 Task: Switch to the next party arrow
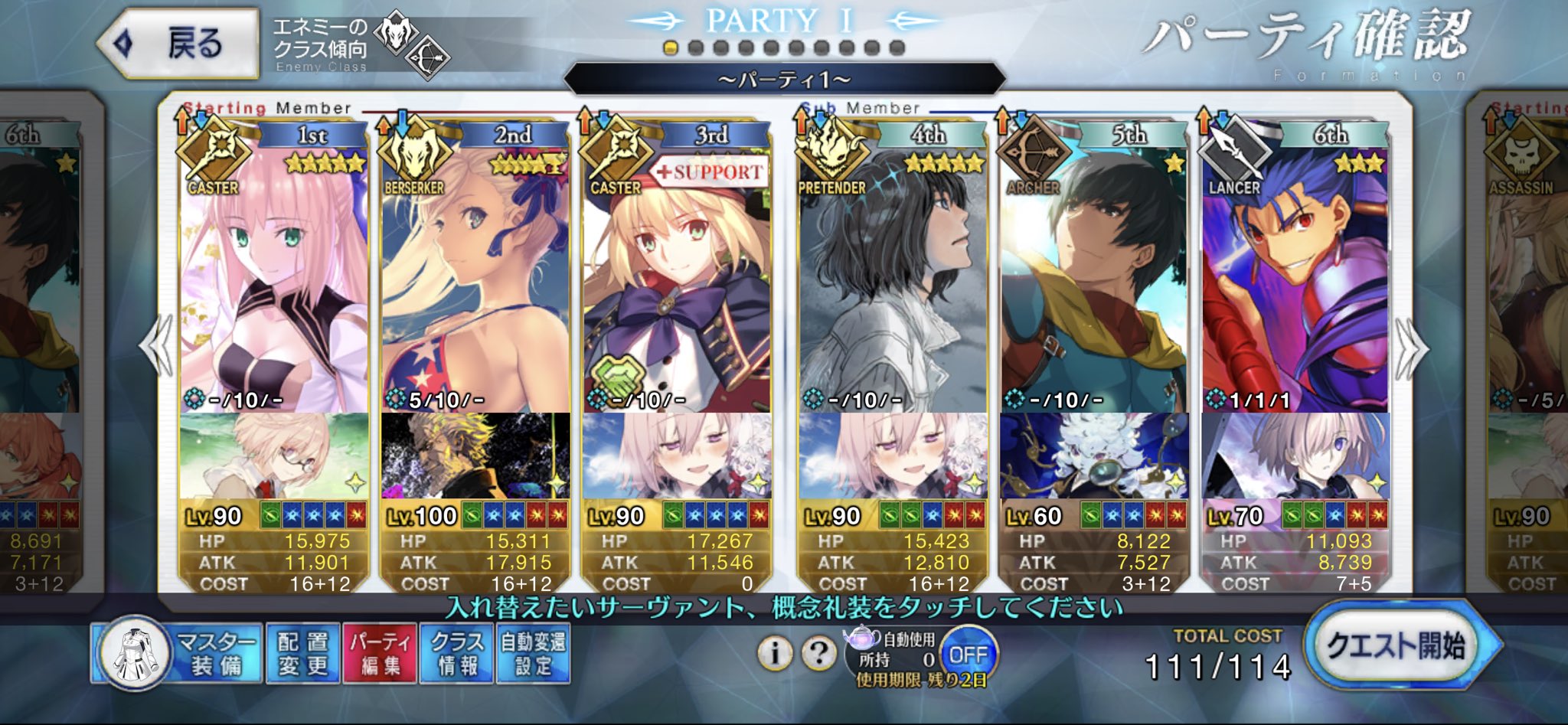[x=1411, y=348]
